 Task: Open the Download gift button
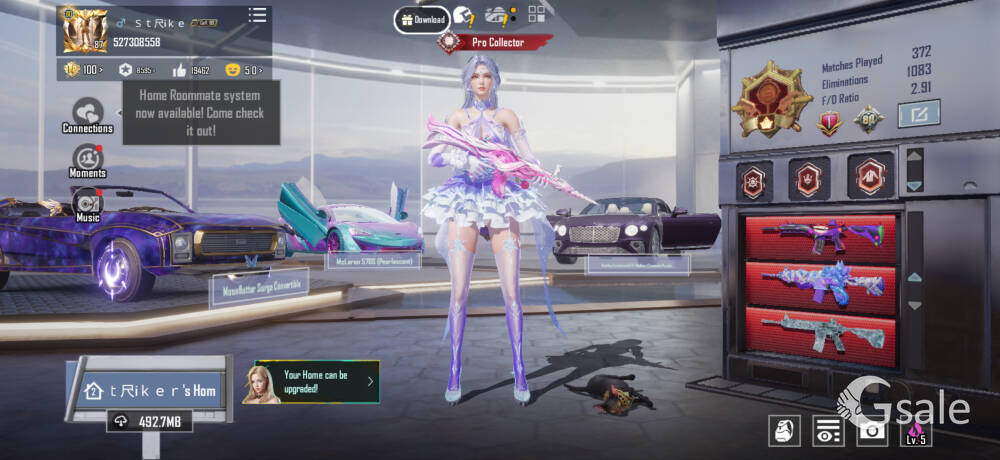[x=421, y=19]
